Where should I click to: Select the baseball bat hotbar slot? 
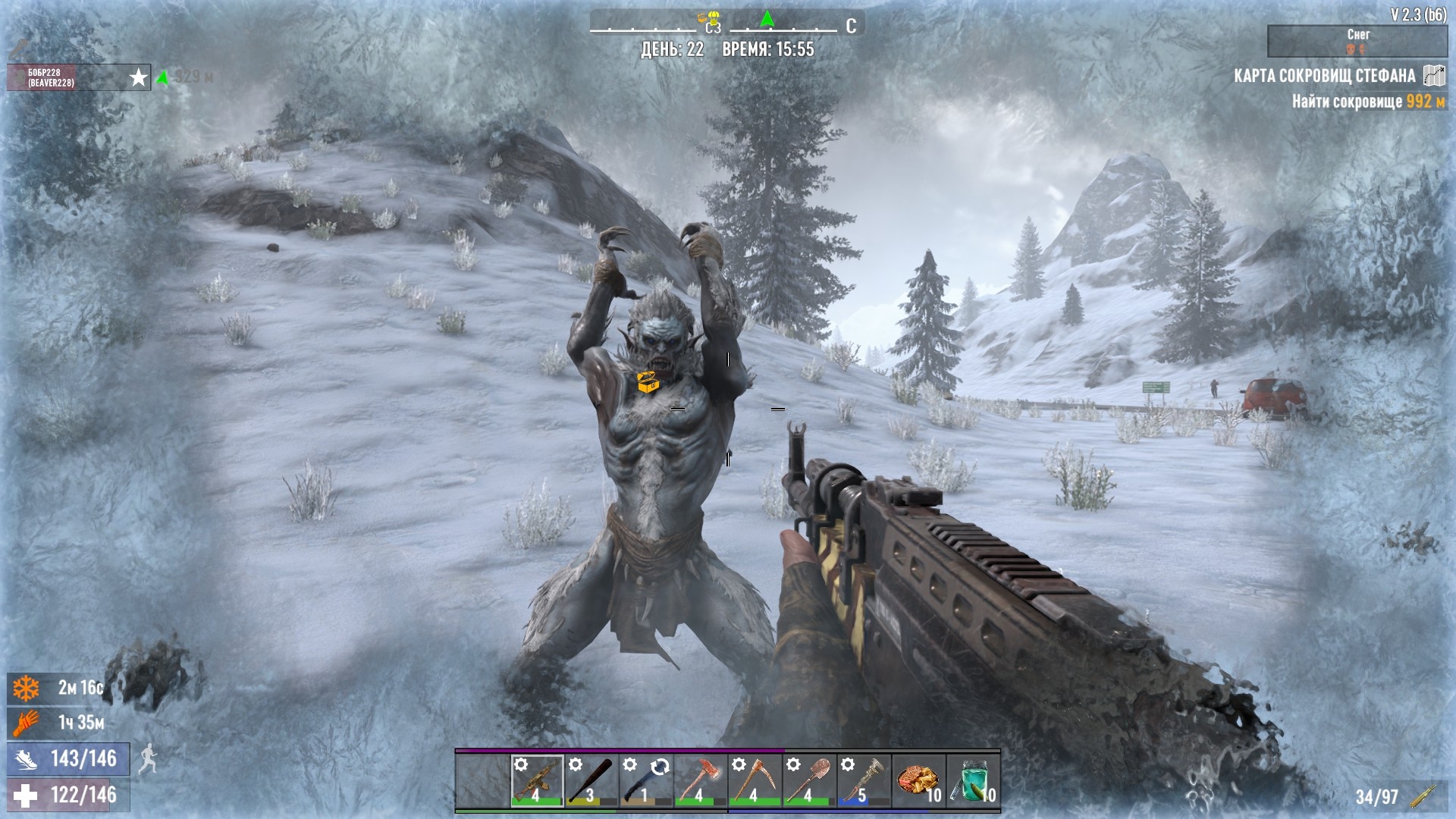coord(591,780)
